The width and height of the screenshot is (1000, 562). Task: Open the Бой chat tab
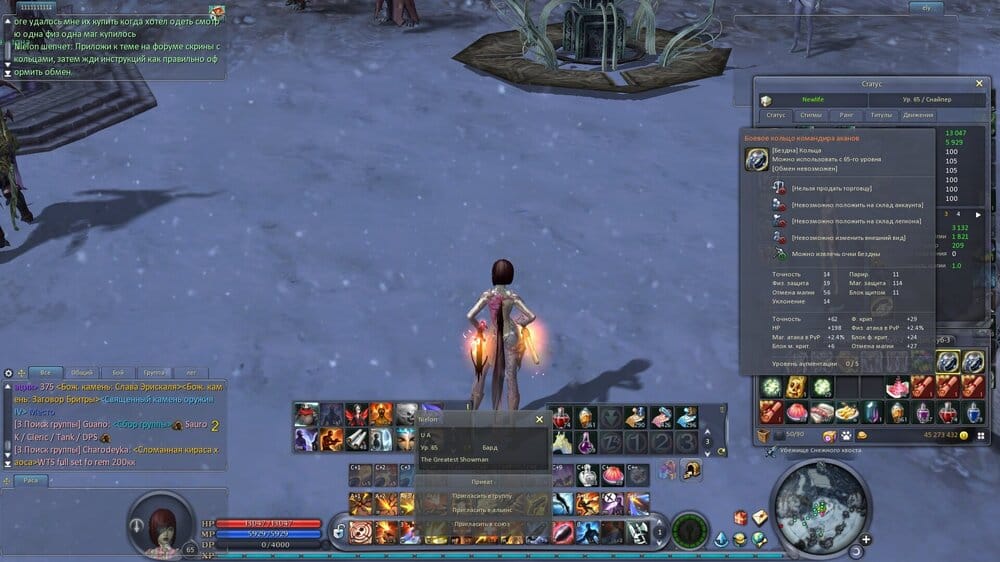point(118,372)
